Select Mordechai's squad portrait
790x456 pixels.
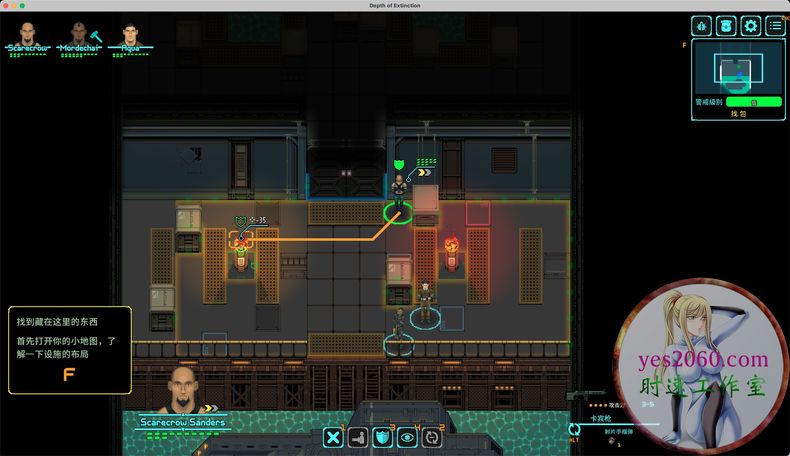tap(78, 32)
